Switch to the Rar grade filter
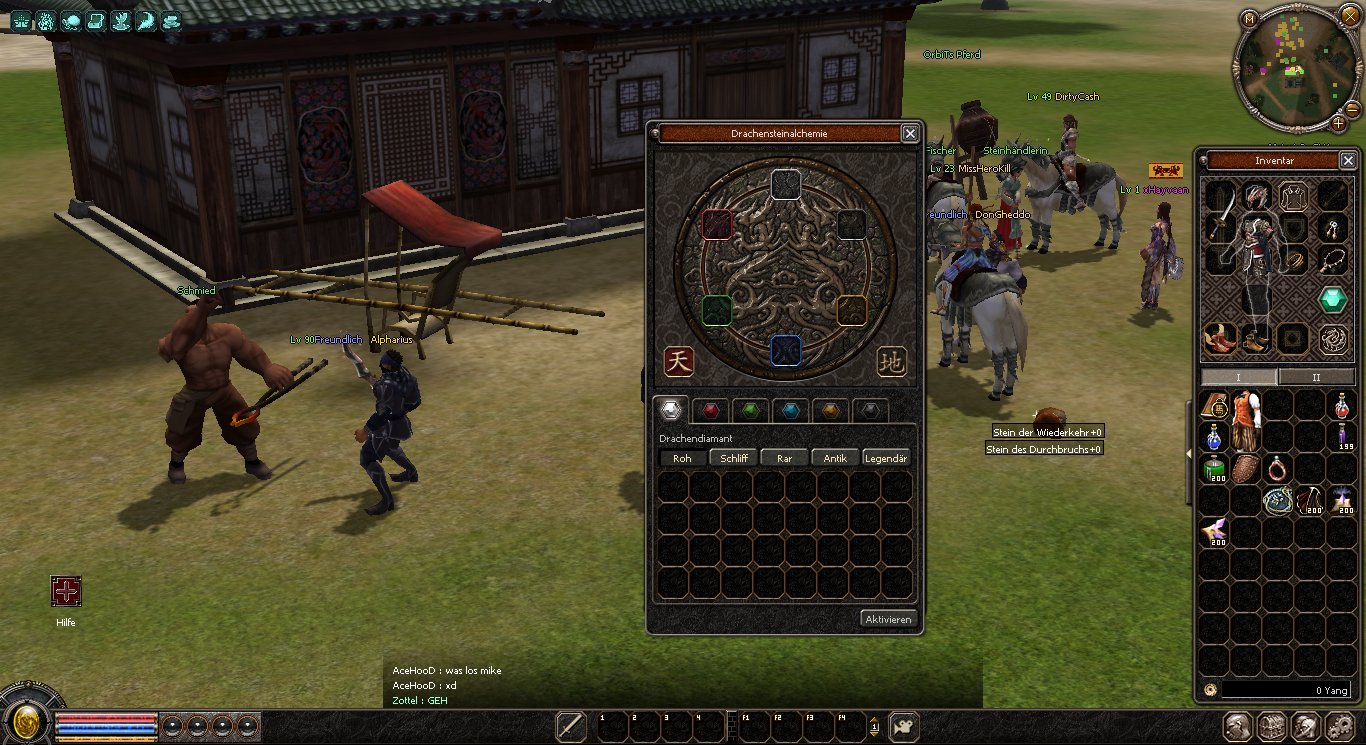The height and width of the screenshot is (745, 1366). 784,458
